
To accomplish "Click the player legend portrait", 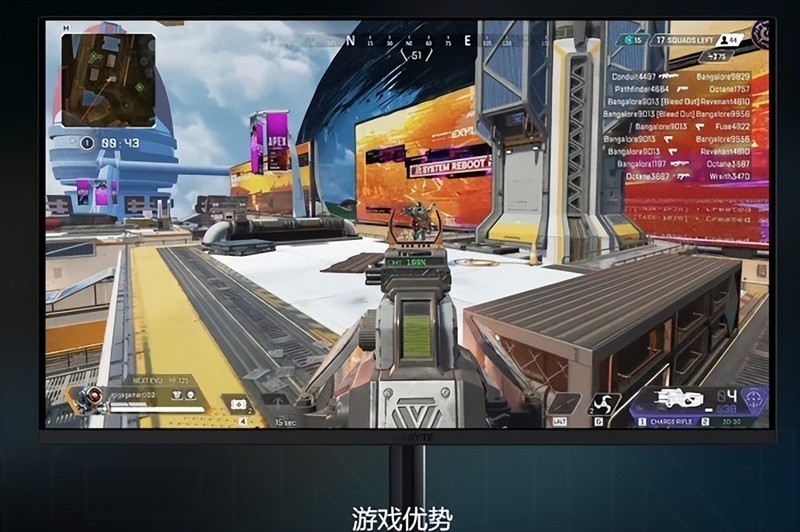I will [x=92, y=398].
